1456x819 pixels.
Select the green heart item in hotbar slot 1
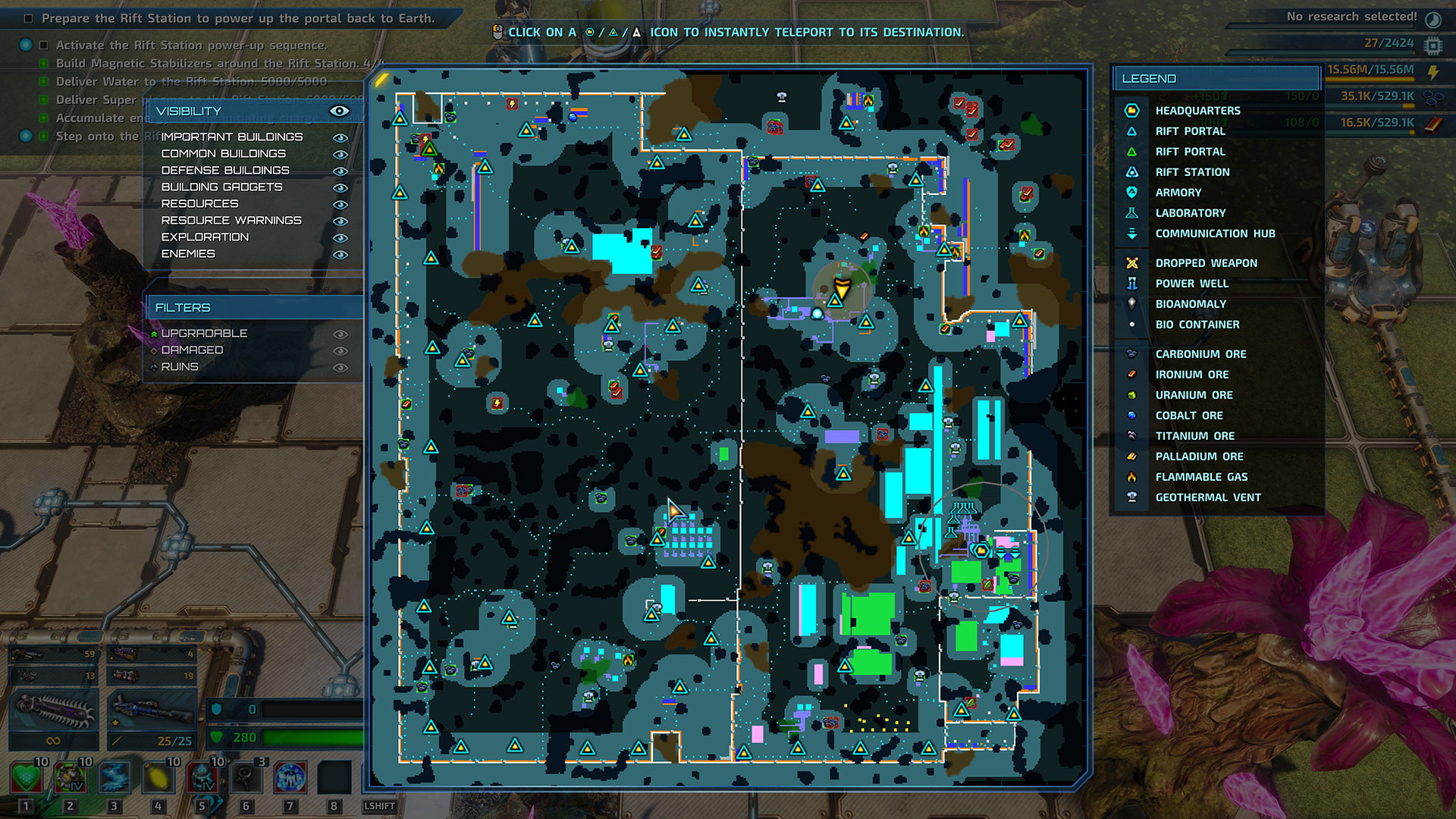(26, 777)
